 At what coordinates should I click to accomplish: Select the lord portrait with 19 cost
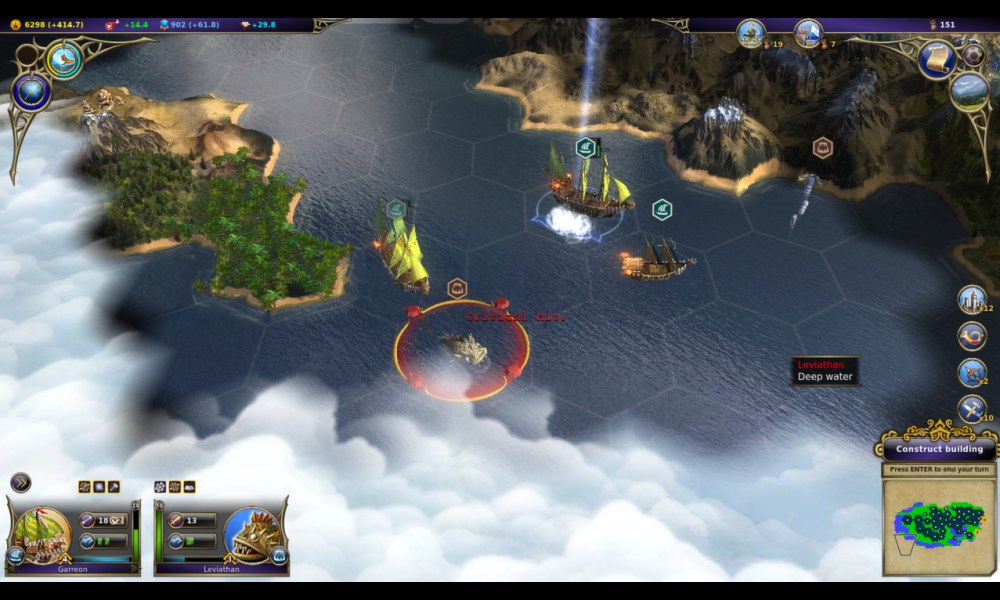tap(751, 33)
